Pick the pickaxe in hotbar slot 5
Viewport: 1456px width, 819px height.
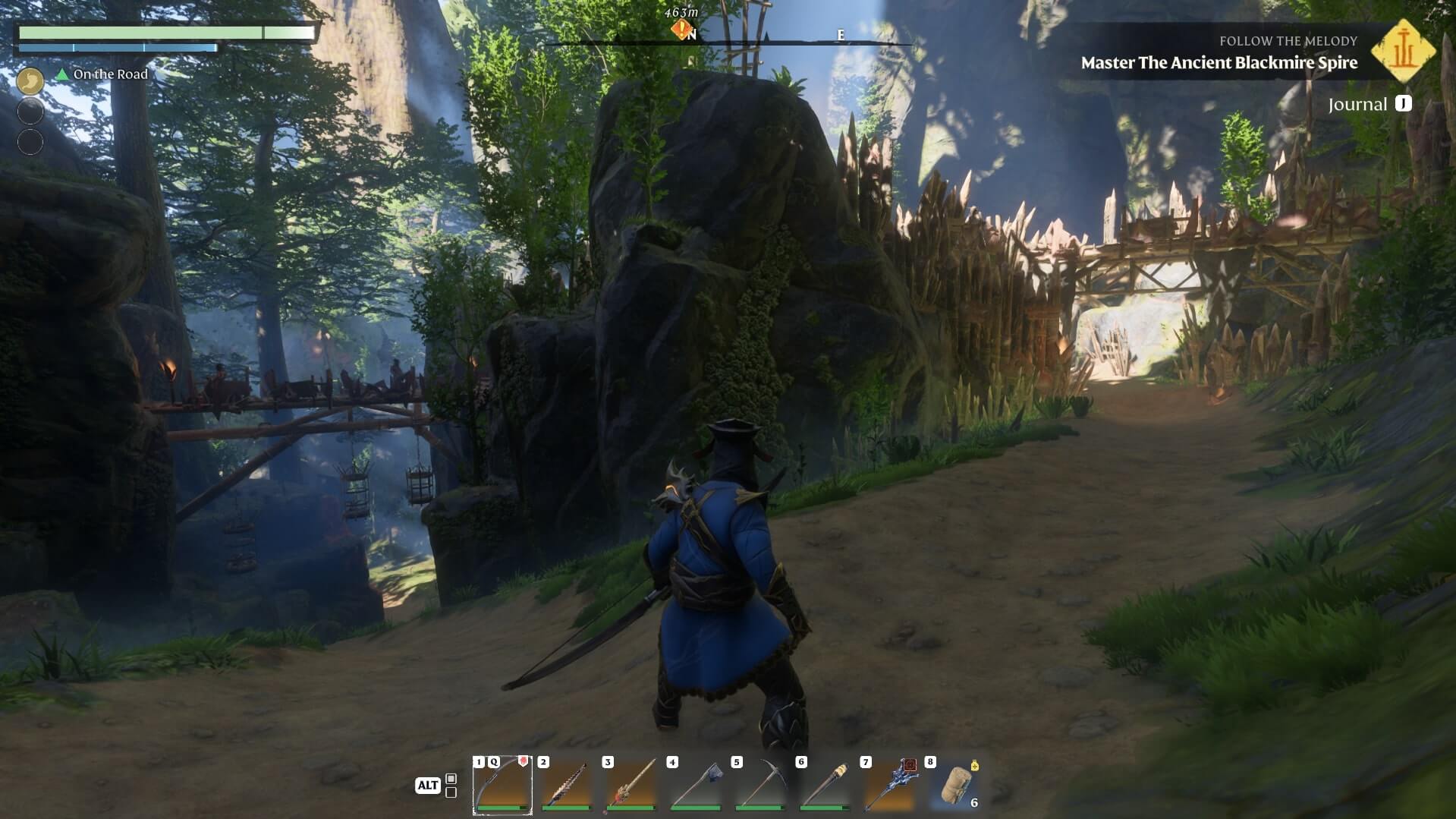click(x=760, y=786)
